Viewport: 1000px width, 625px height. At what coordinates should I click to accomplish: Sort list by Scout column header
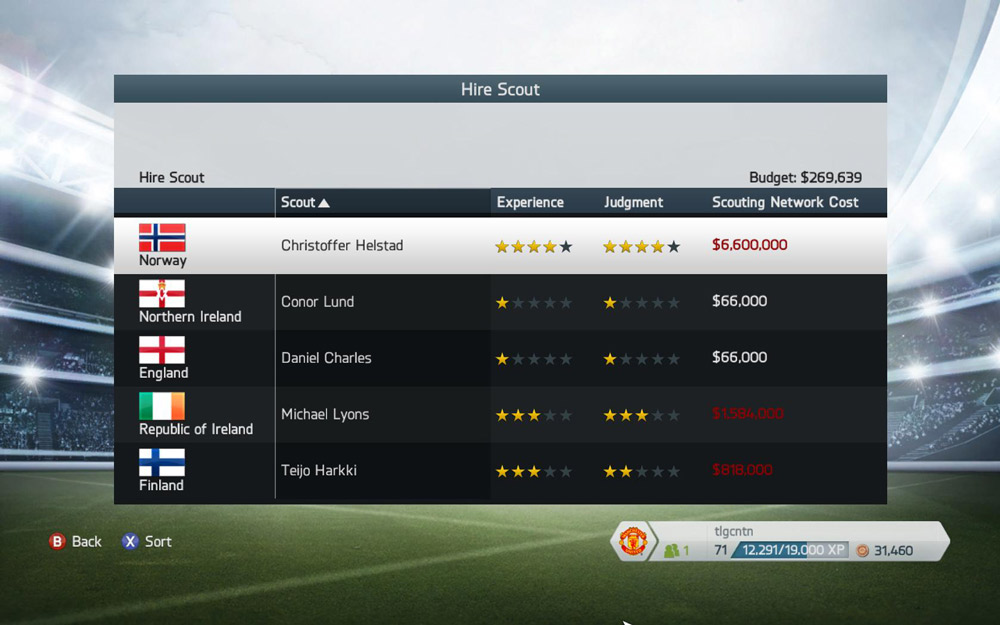tap(305, 202)
